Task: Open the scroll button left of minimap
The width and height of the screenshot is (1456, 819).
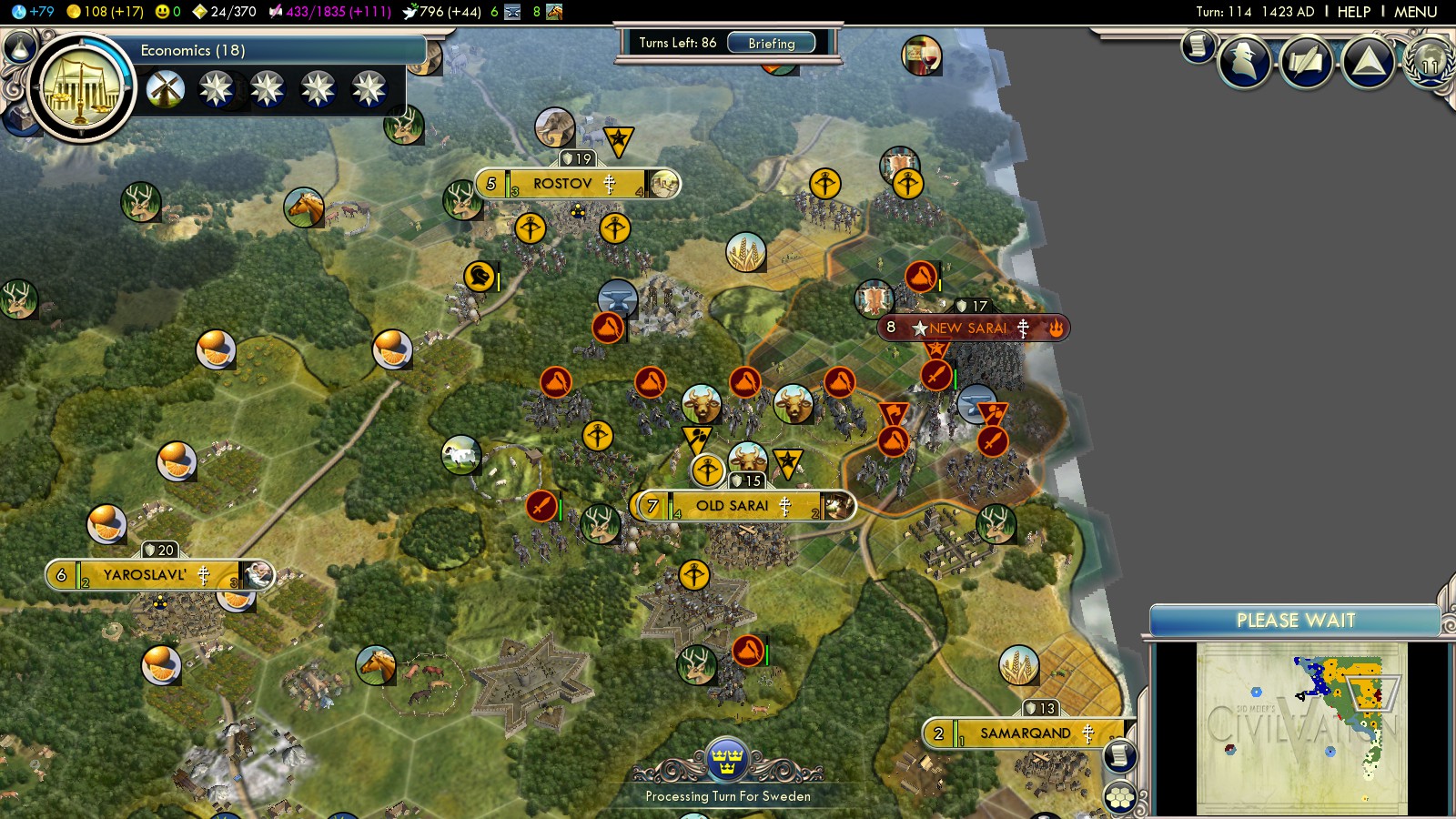Action: pyautogui.click(x=1119, y=755)
